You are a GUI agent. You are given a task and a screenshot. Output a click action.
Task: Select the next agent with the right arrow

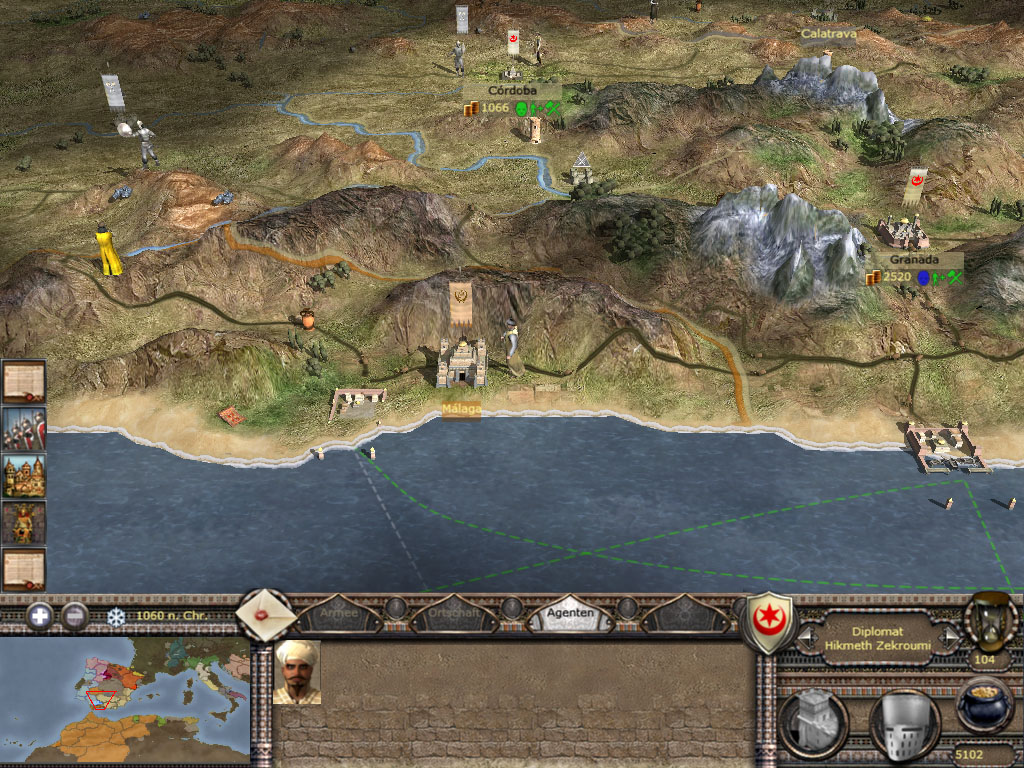pyautogui.click(x=947, y=638)
